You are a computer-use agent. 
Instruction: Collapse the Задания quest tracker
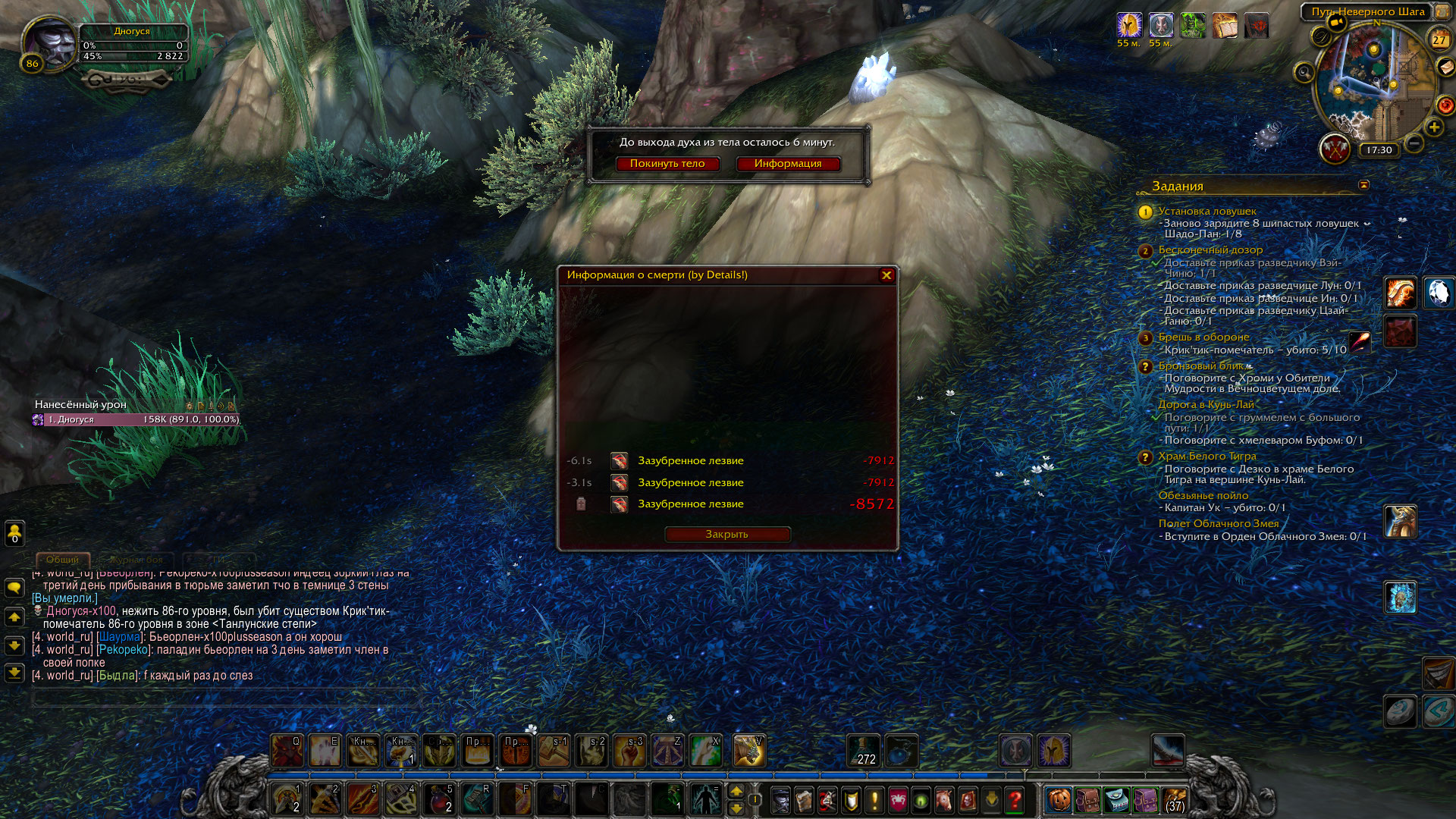point(1363,185)
